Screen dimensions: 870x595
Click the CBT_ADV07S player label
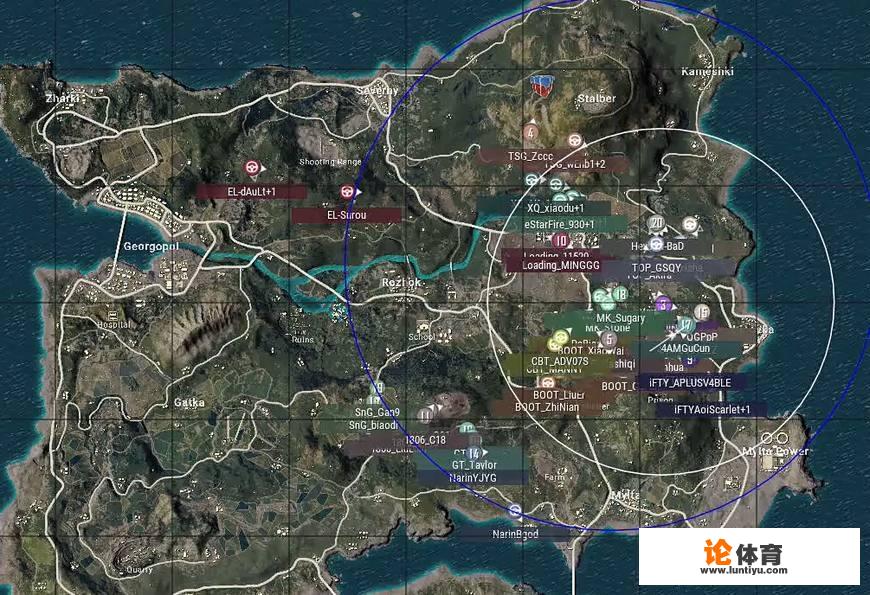(560, 360)
